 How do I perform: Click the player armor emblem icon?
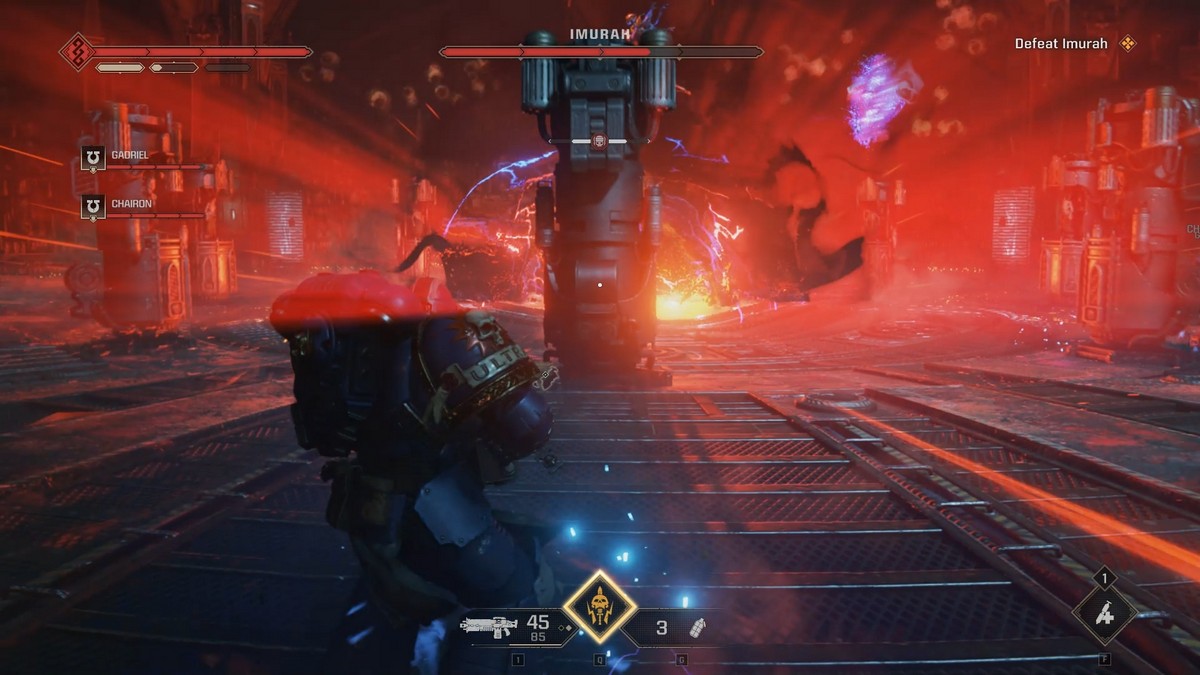(x=77, y=51)
